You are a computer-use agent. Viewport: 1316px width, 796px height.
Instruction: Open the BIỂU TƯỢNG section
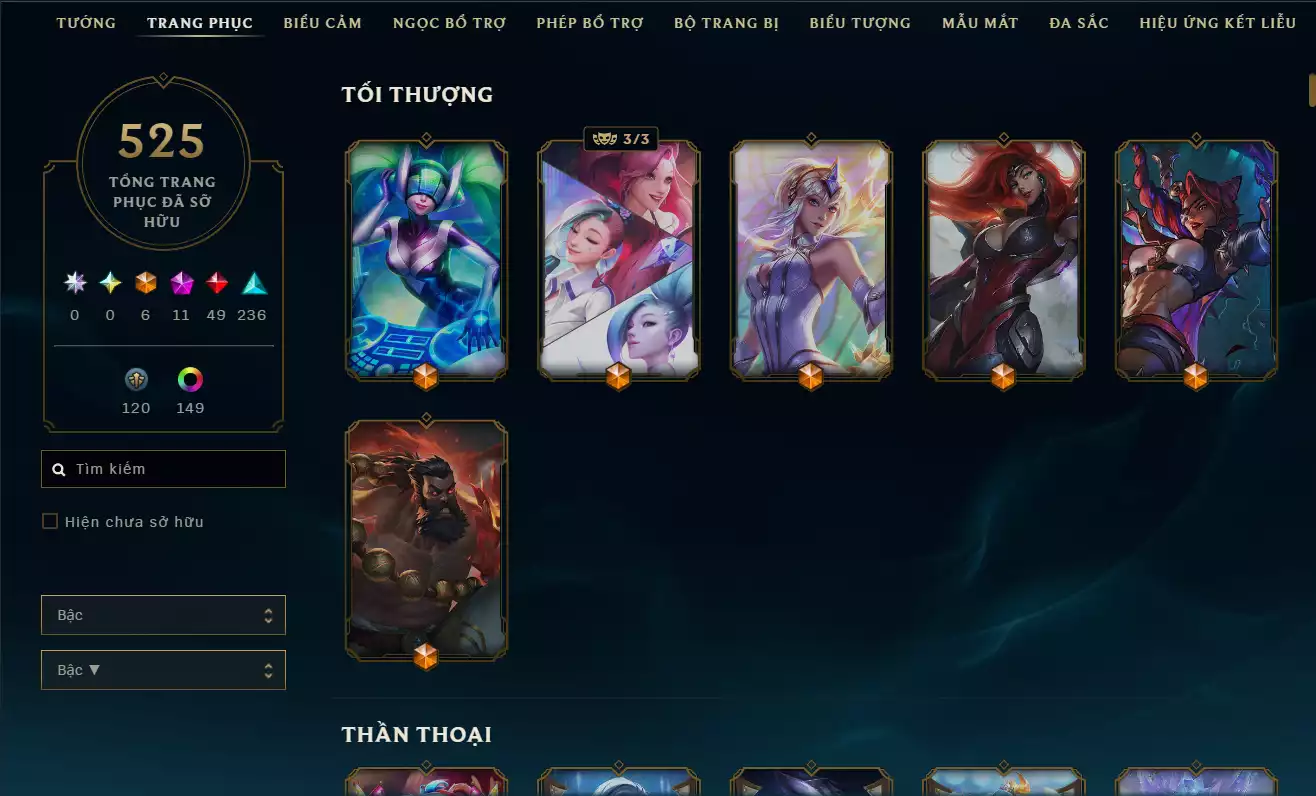859,22
